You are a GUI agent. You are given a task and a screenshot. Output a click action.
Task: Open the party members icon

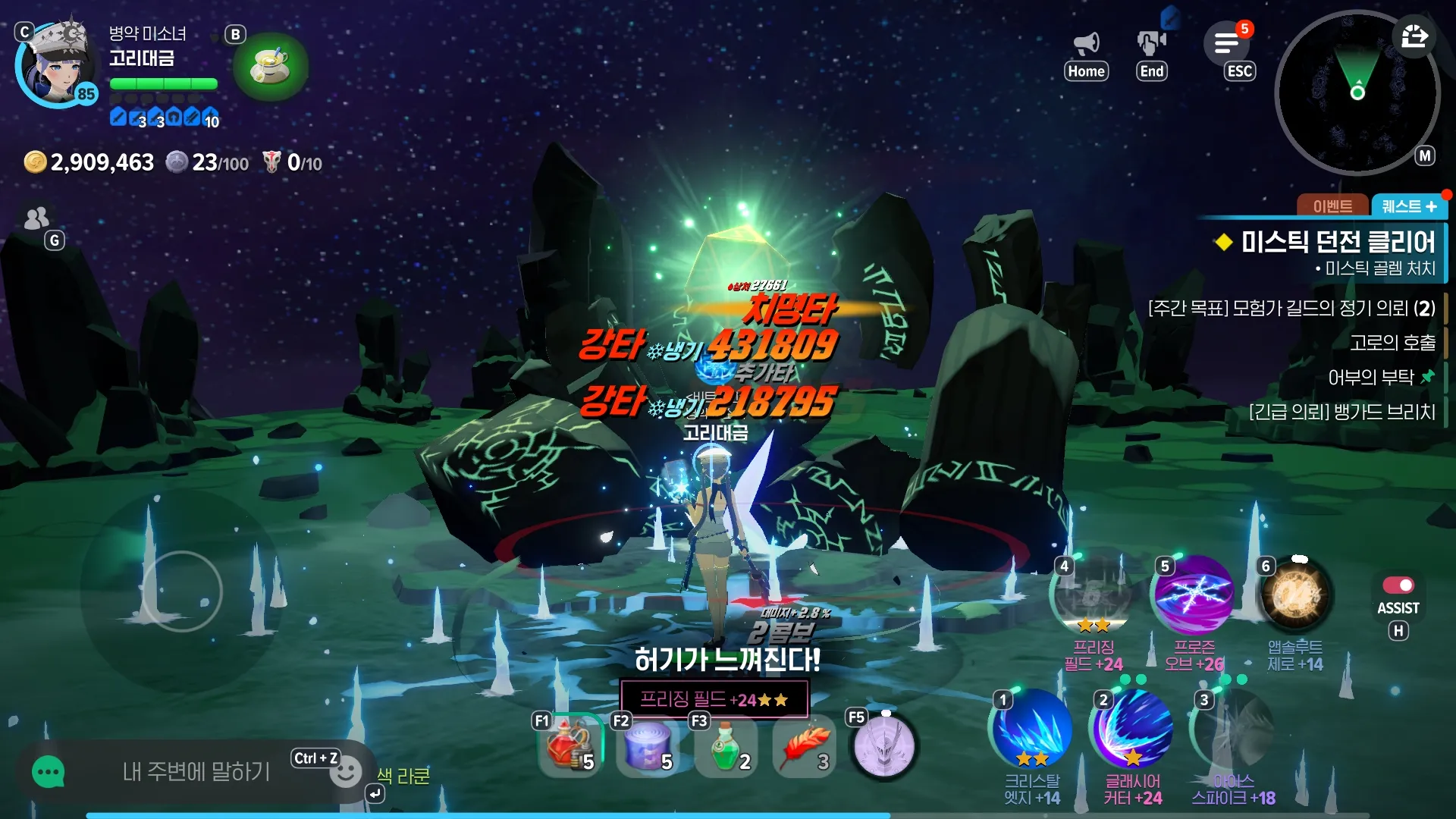coord(36,218)
